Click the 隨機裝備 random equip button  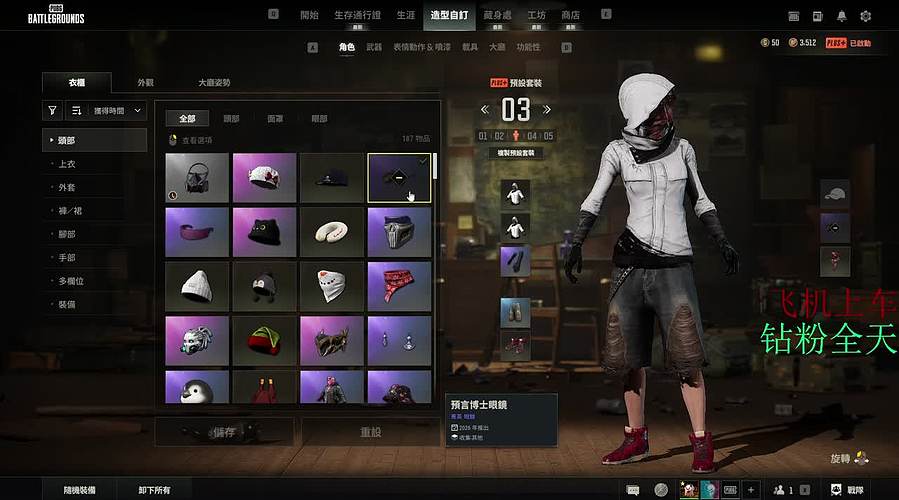(x=79, y=490)
